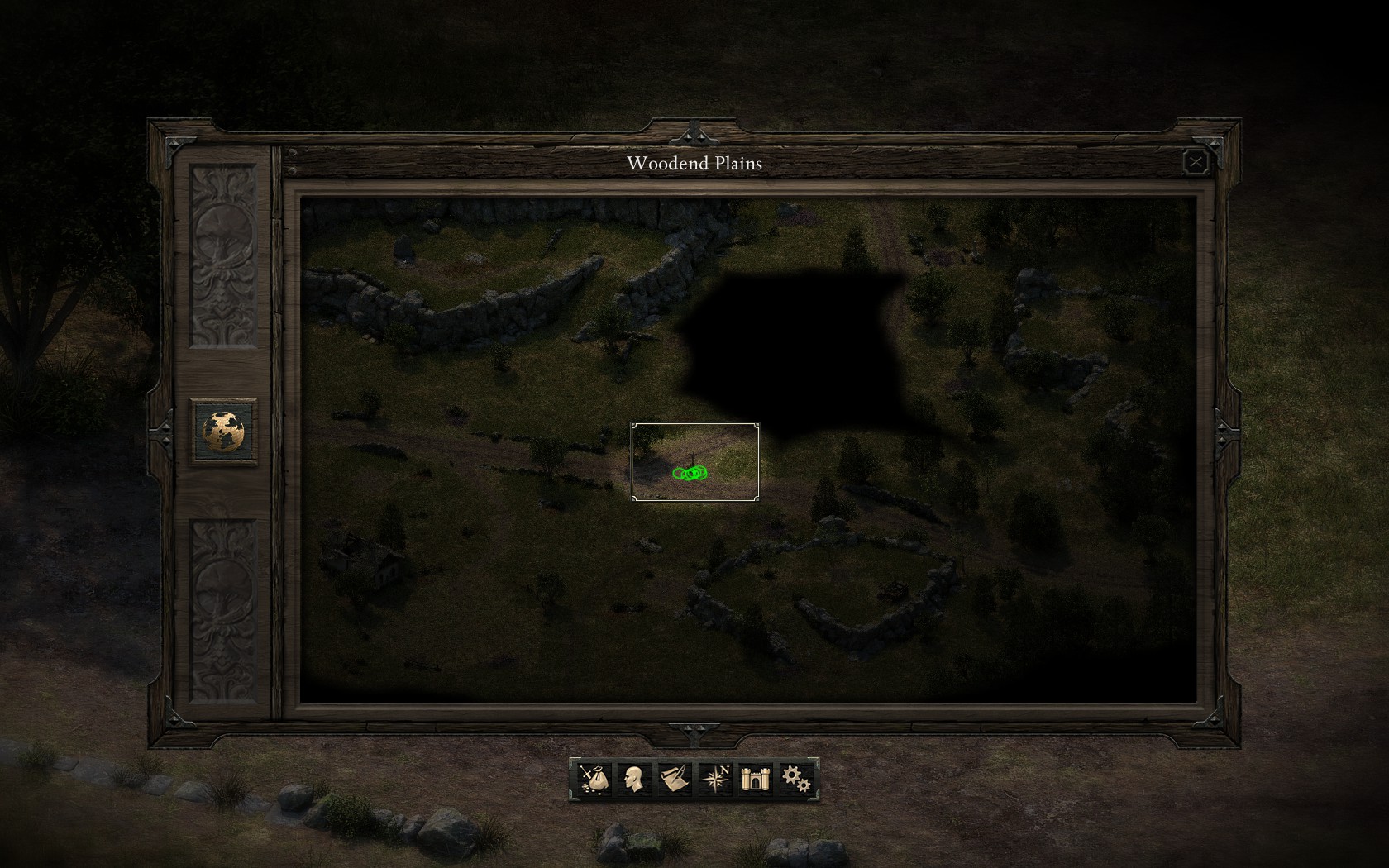Switch to the World Map globe icon
The height and width of the screenshot is (868, 1389).
click(222, 429)
